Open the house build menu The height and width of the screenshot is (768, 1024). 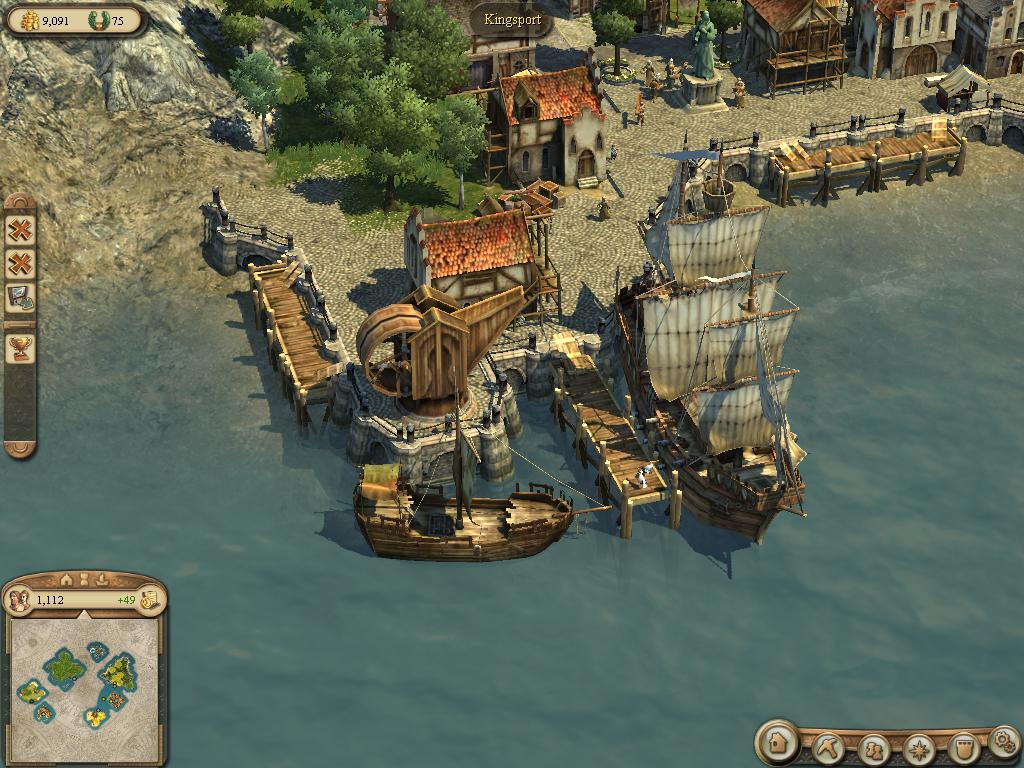click(778, 743)
